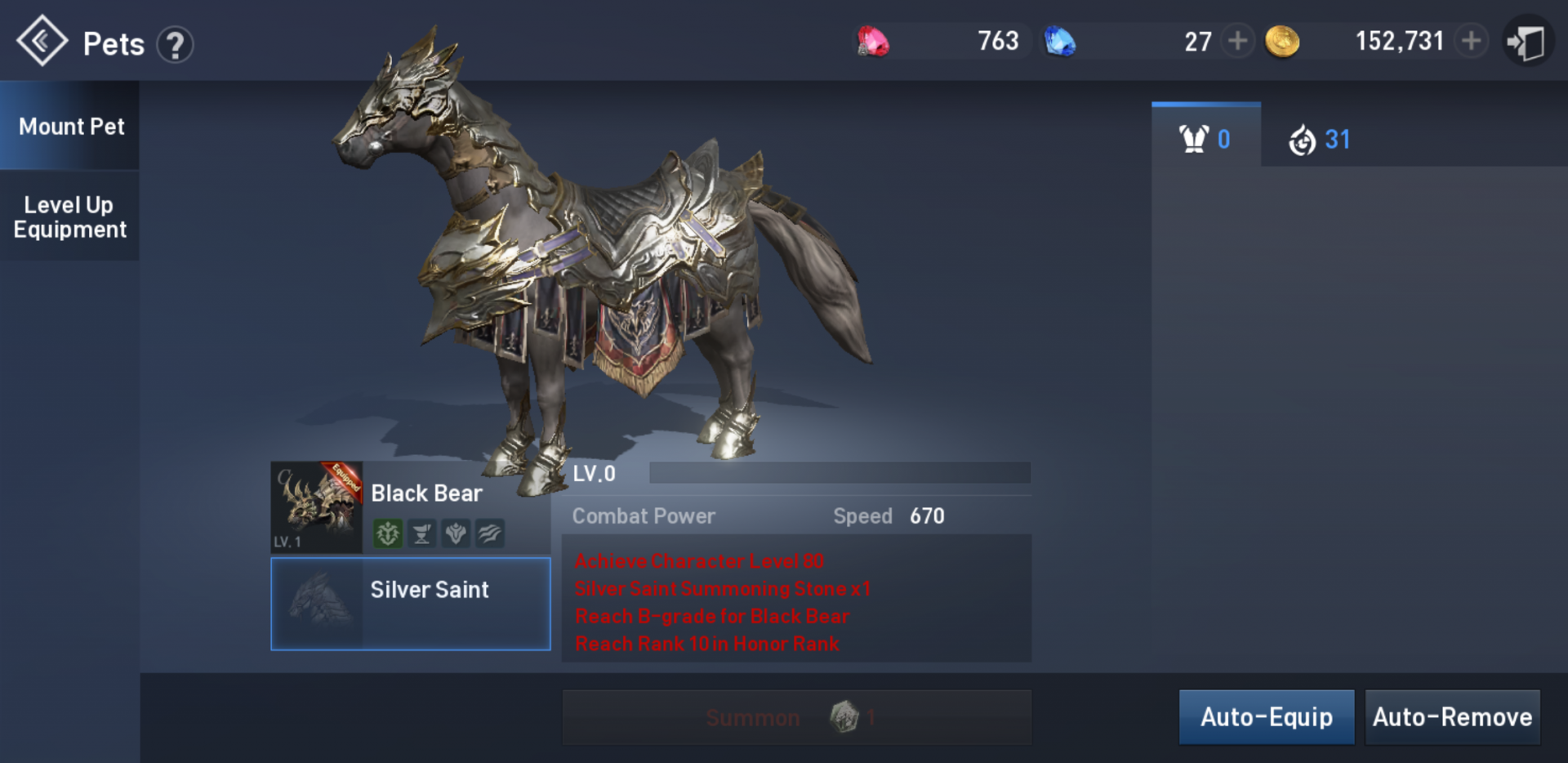The width and height of the screenshot is (1568, 763).
Task: Click the red gem currency icon
Action: click(873, 40)
